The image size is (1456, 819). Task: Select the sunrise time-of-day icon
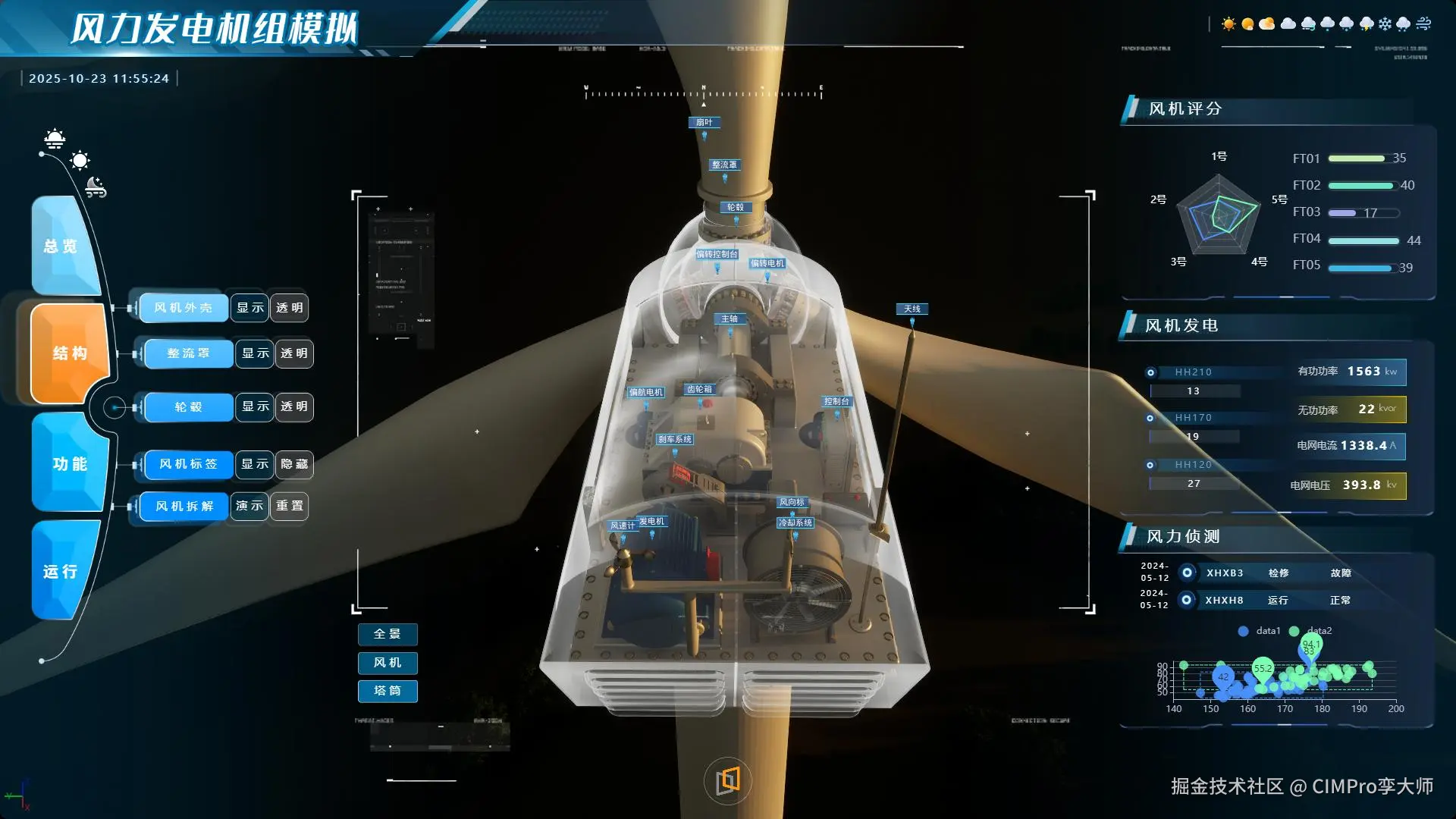click(x=55, y=139)
